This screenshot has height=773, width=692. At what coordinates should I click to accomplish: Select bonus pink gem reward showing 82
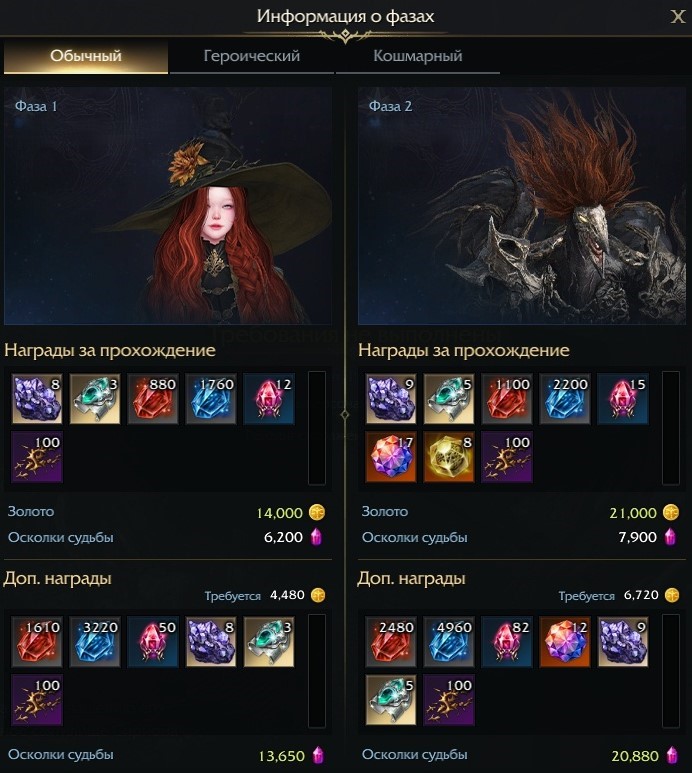pos(505,641)
